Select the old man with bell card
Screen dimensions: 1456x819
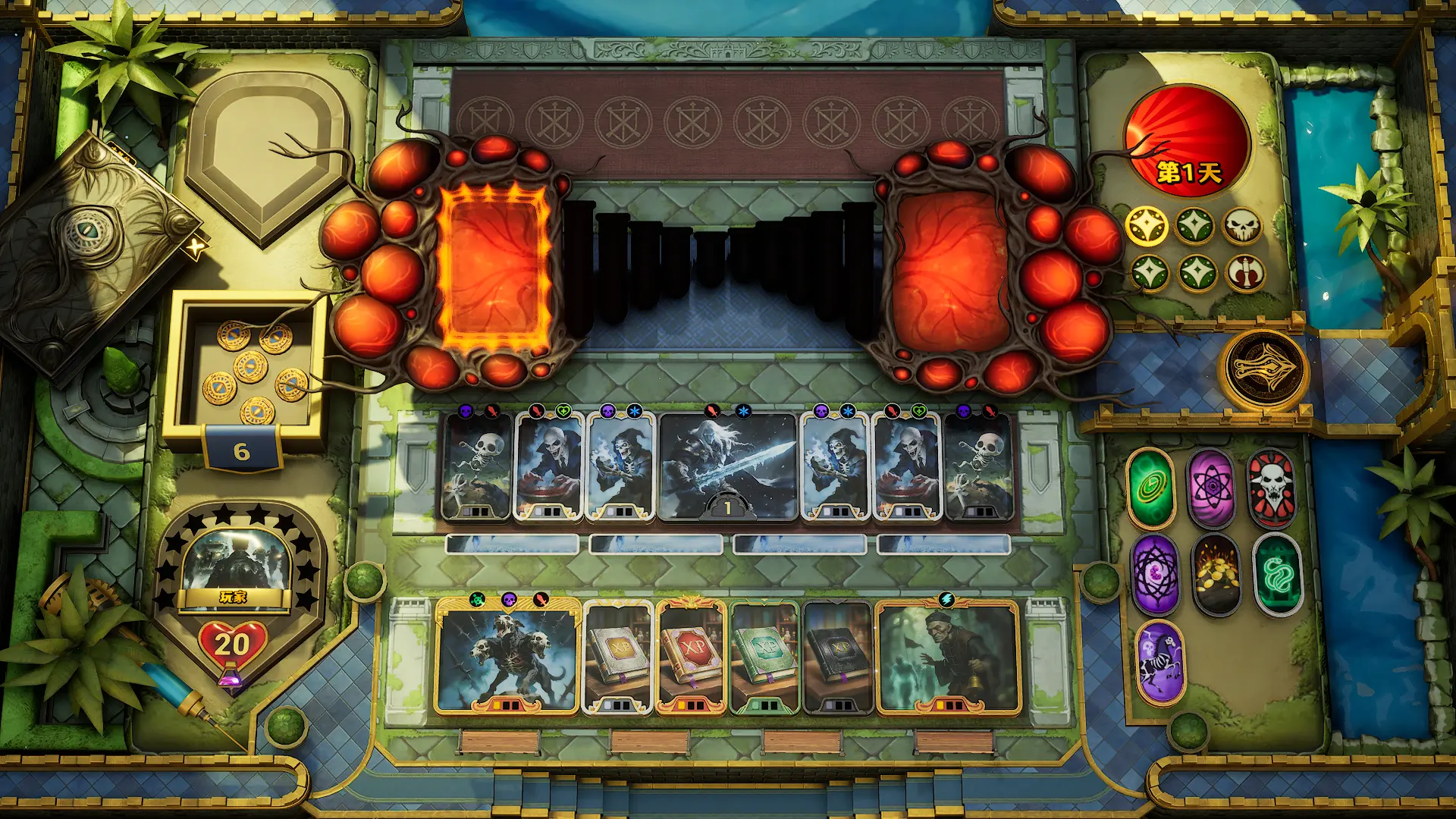(x=948, y=658)
